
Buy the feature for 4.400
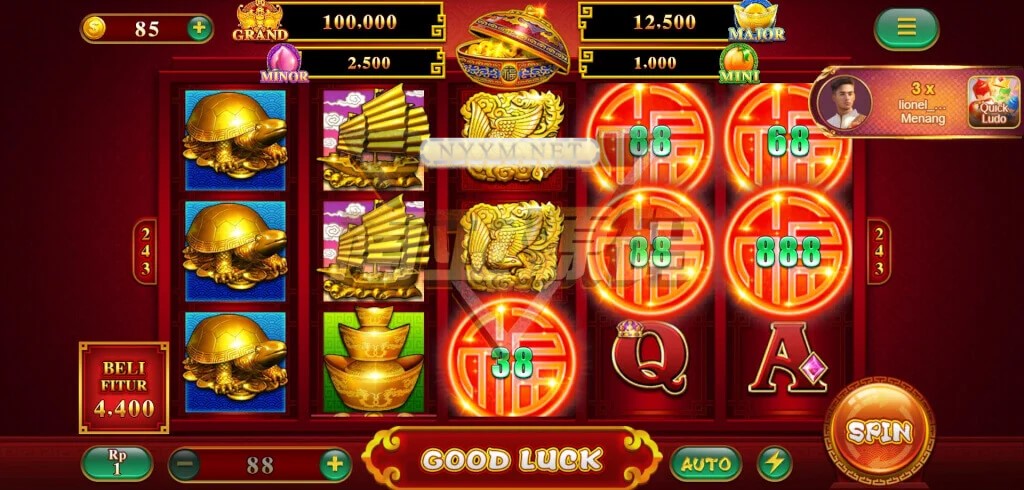(x=124, y=388)
